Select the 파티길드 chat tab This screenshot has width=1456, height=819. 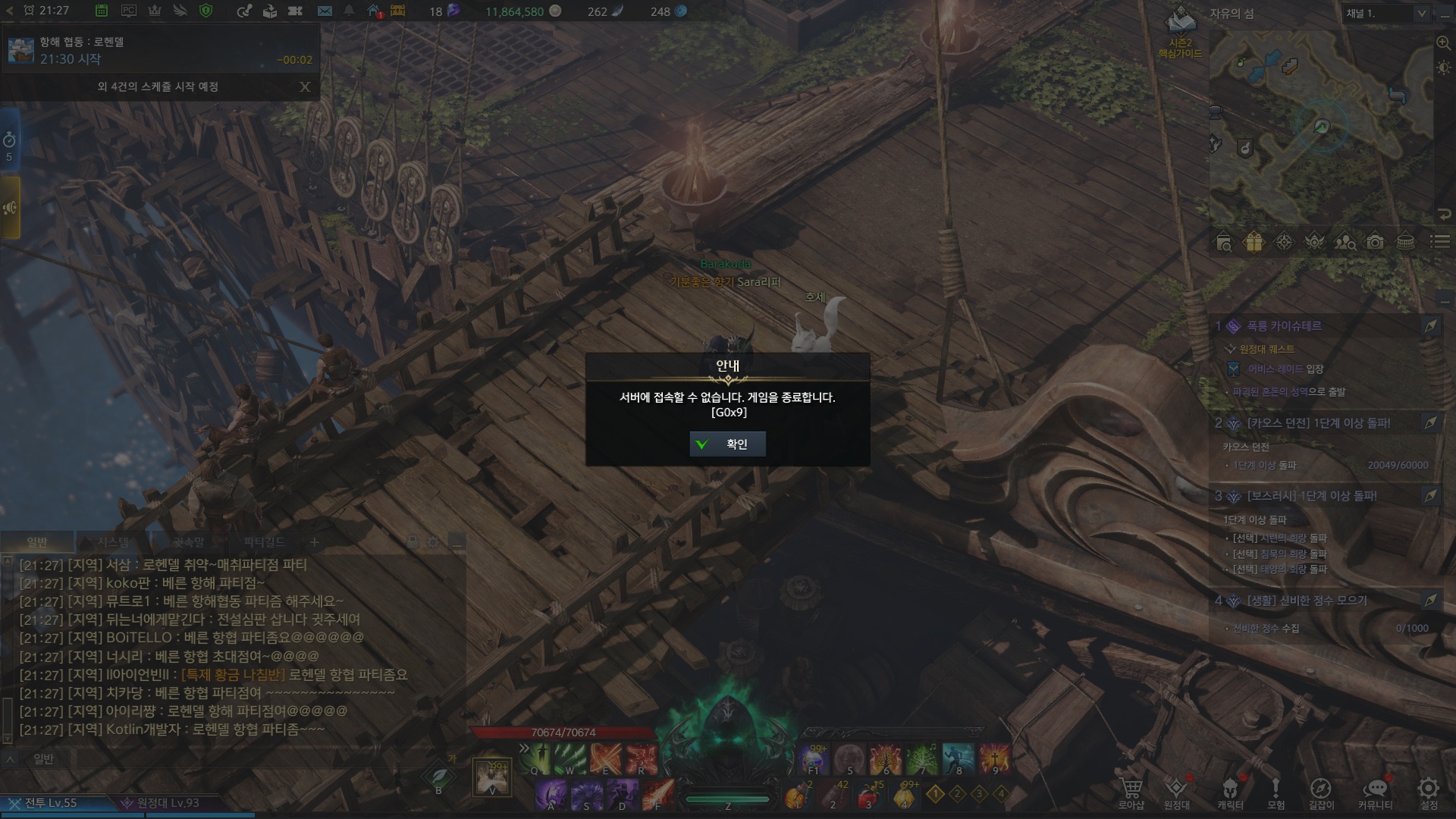(x=264, y=542)
